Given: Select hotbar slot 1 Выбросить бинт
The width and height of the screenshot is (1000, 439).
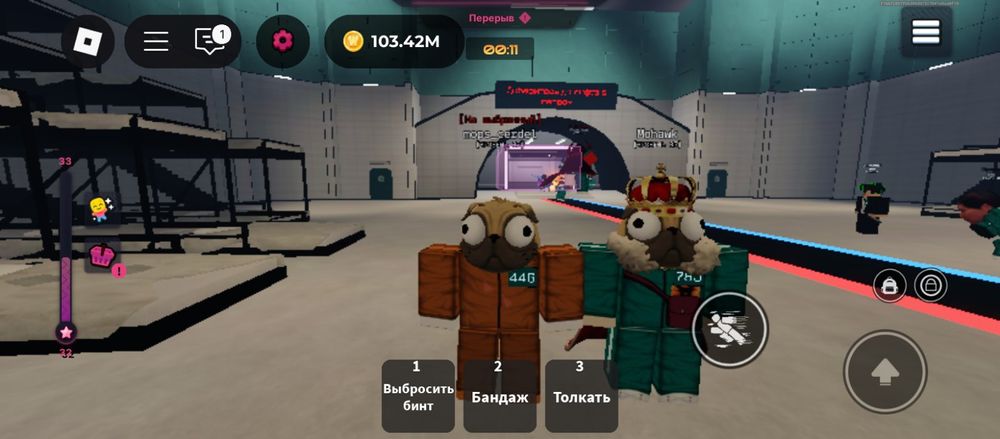Looking at the screenshot, I should coord(418,394).
